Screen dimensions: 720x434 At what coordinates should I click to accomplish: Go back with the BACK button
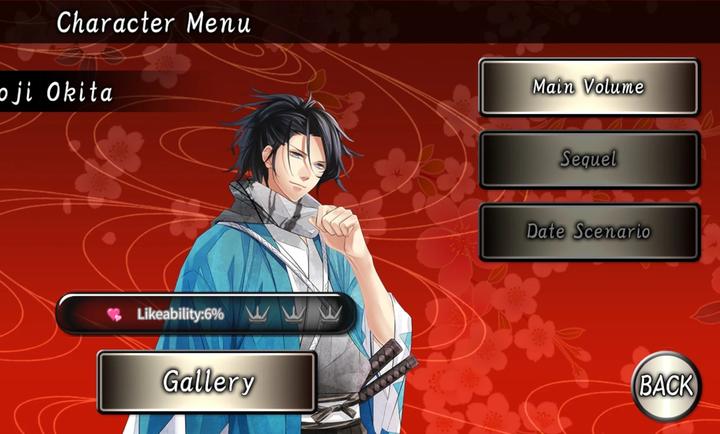coord(665,385)
